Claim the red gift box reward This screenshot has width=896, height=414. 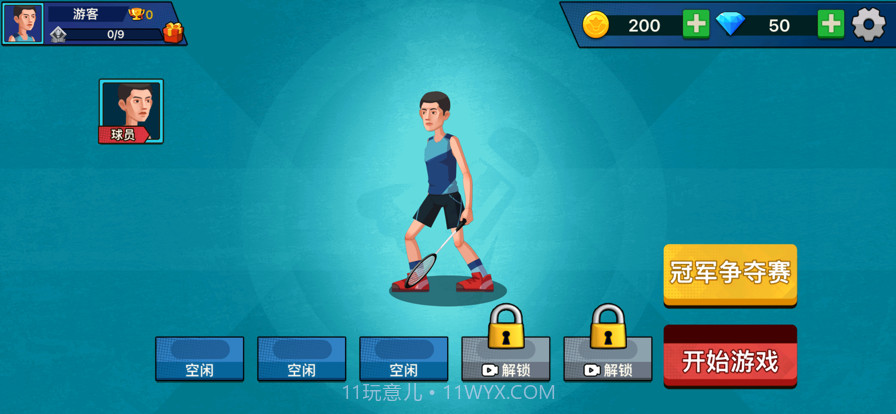173,33
